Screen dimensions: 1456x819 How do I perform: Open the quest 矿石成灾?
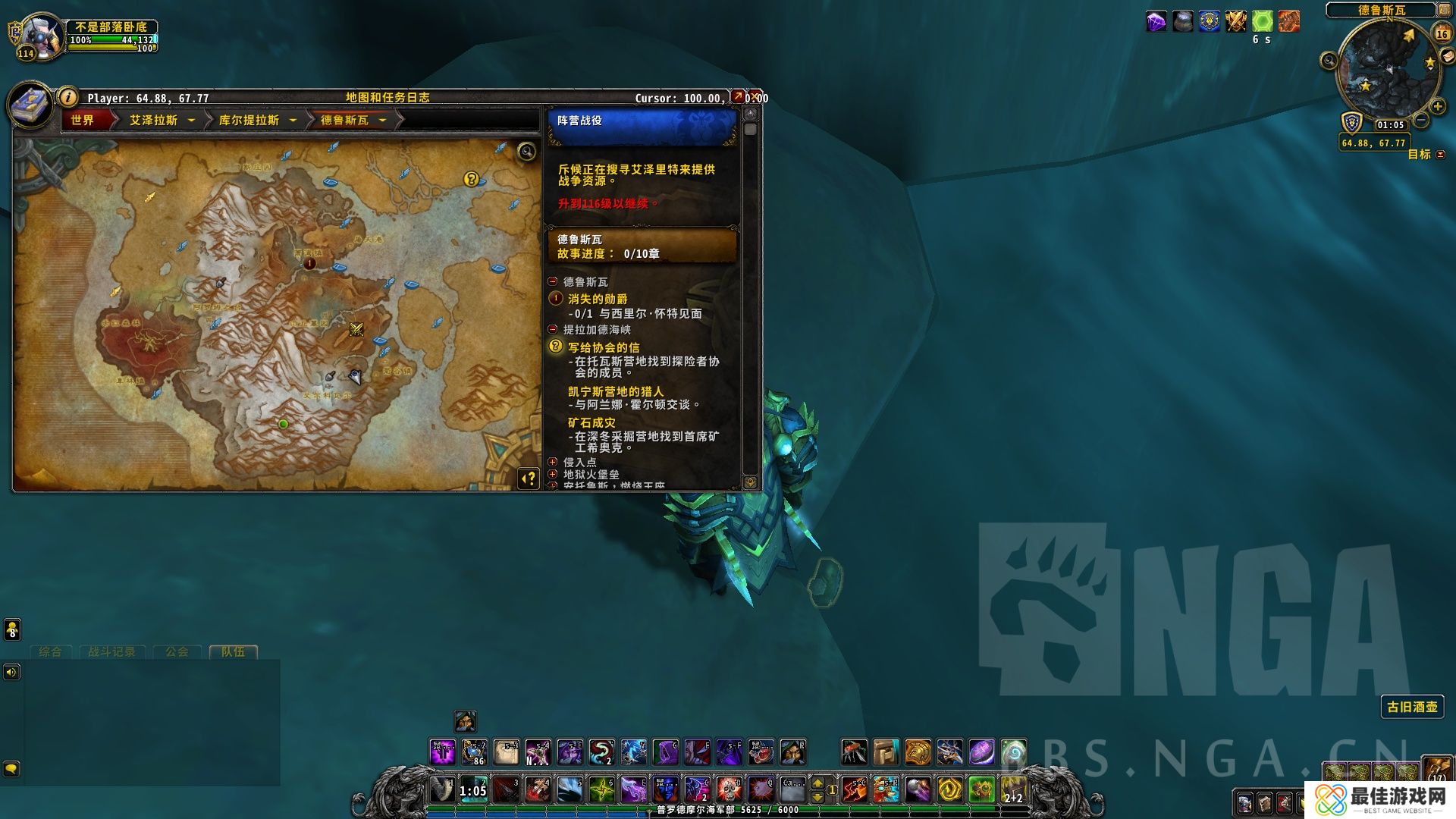coord(591,423)
